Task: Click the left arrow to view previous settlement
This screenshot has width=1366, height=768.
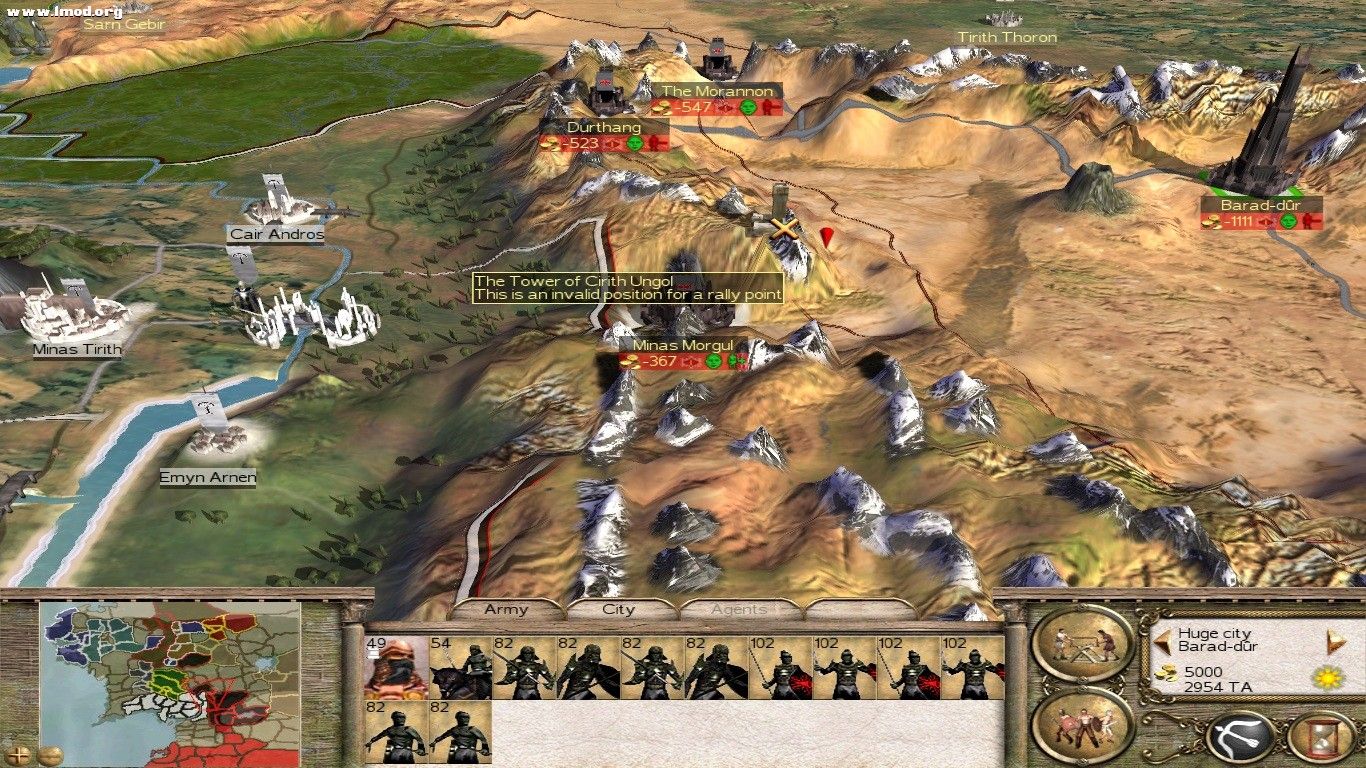Action: coord(1162,642)
